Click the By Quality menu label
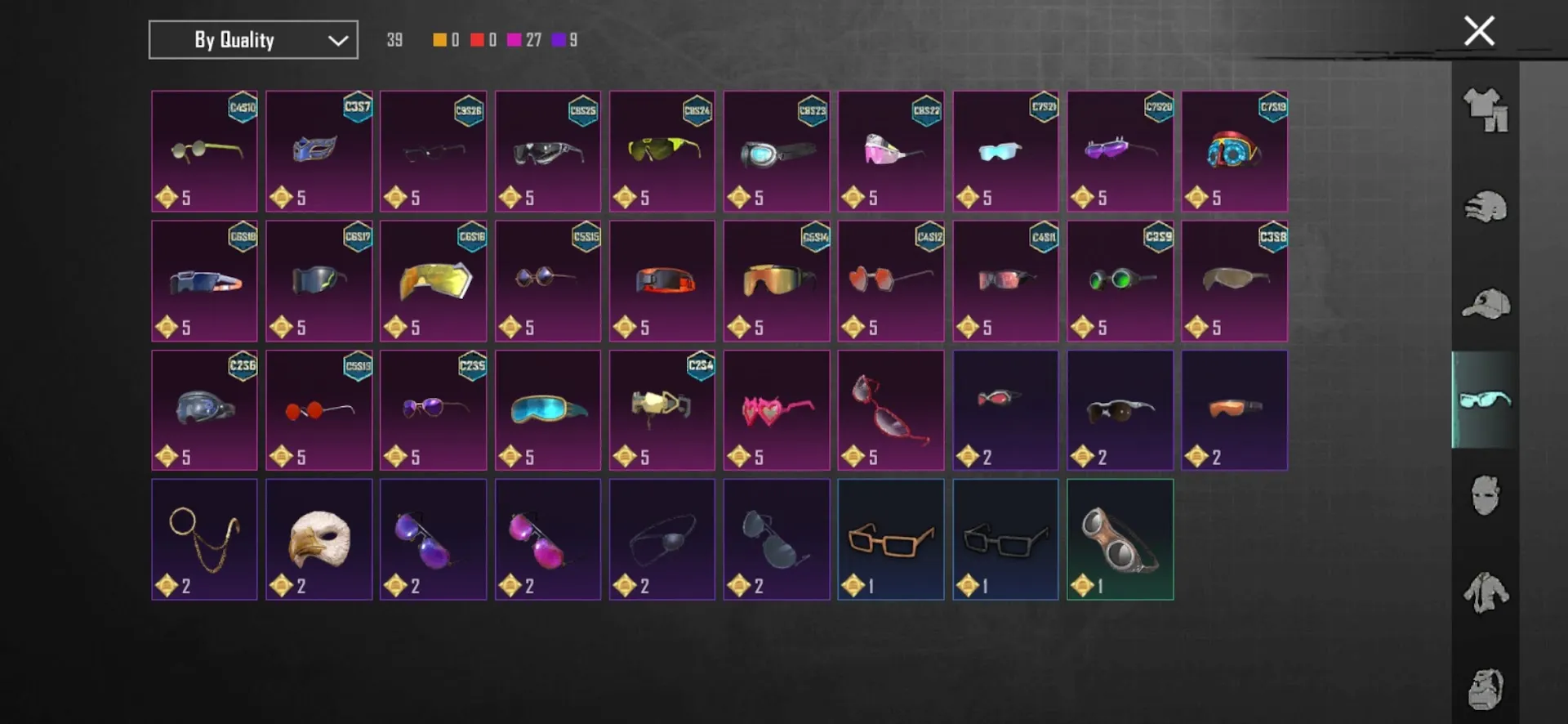 (x=237, y=39)
